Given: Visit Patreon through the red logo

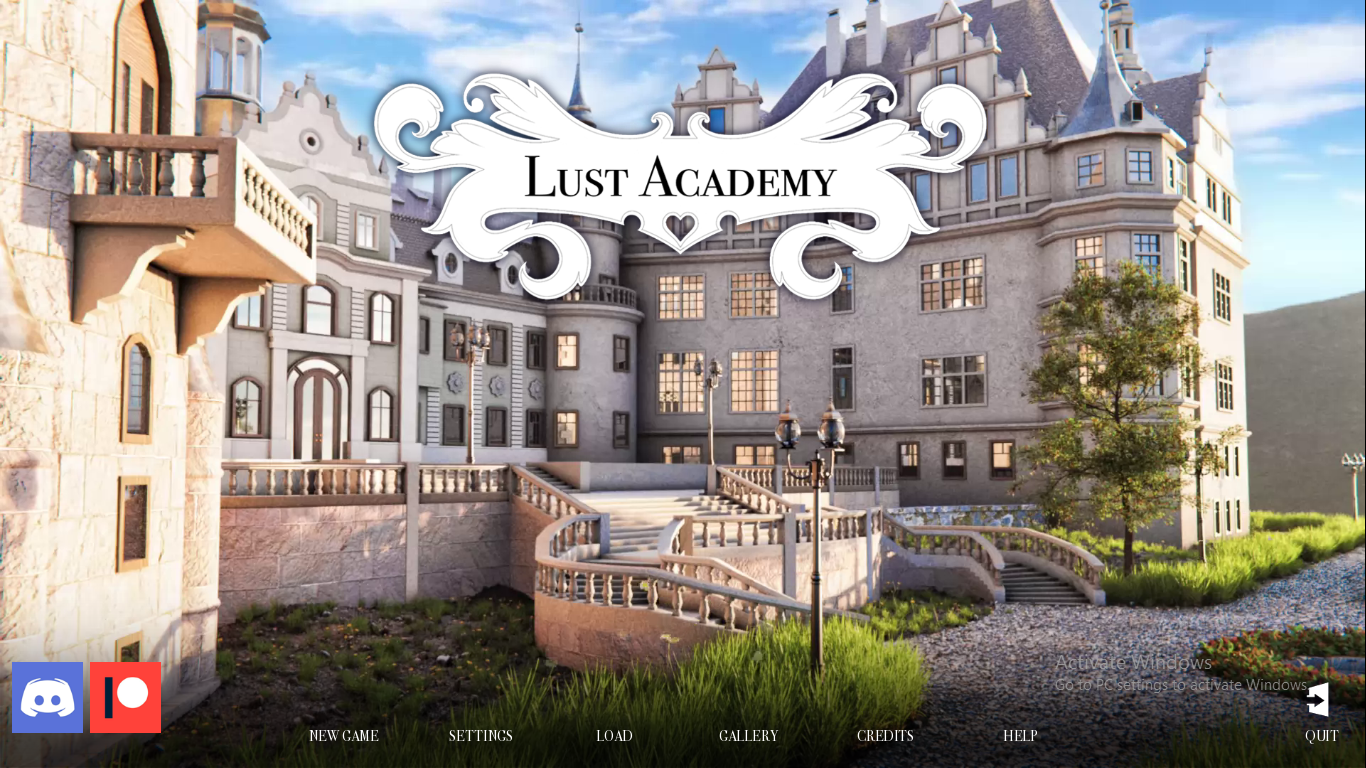Looking at the screenshot, I should click(x=124, y=697).
